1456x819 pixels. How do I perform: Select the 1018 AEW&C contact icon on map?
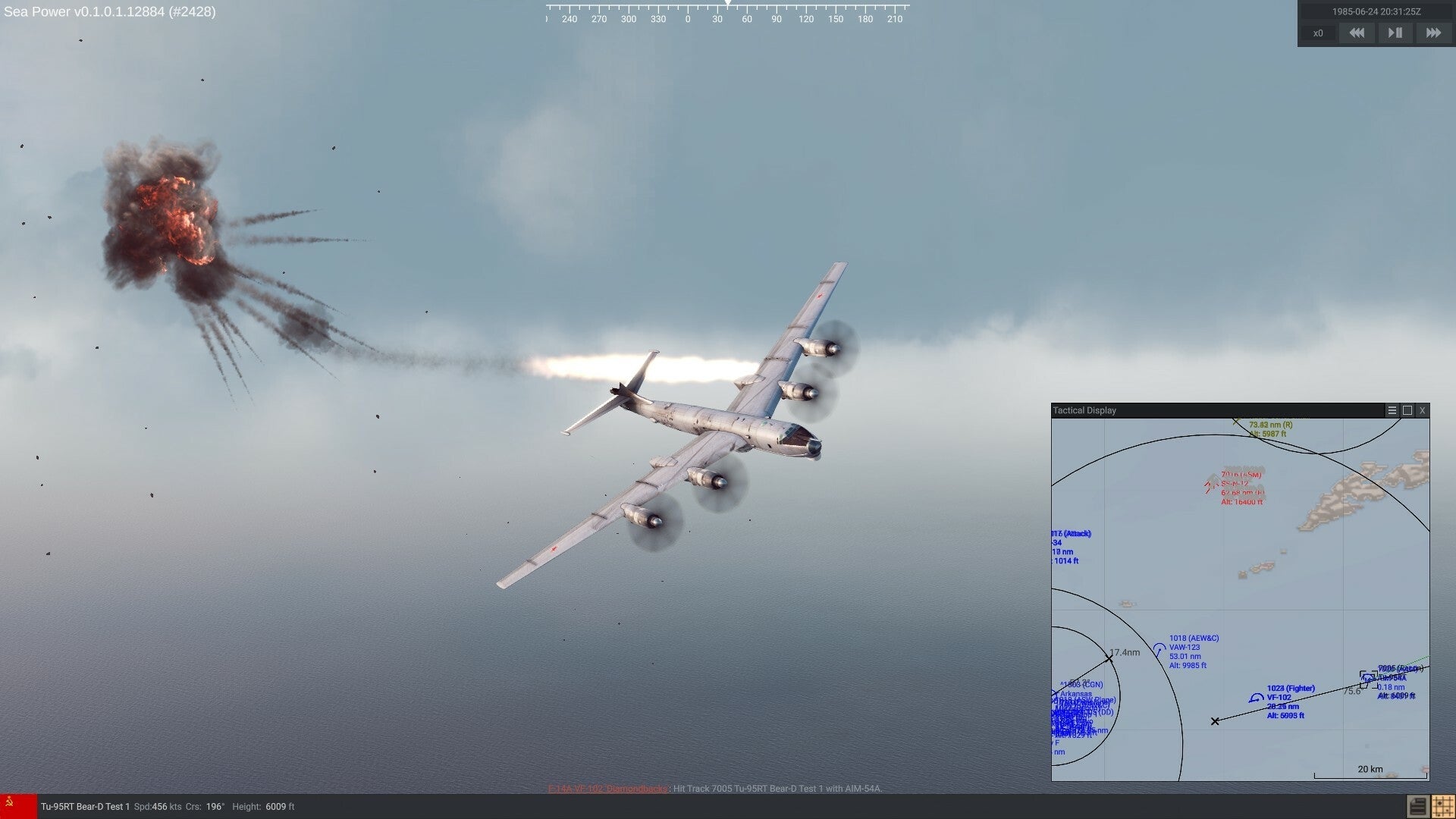click(1158, 649)
